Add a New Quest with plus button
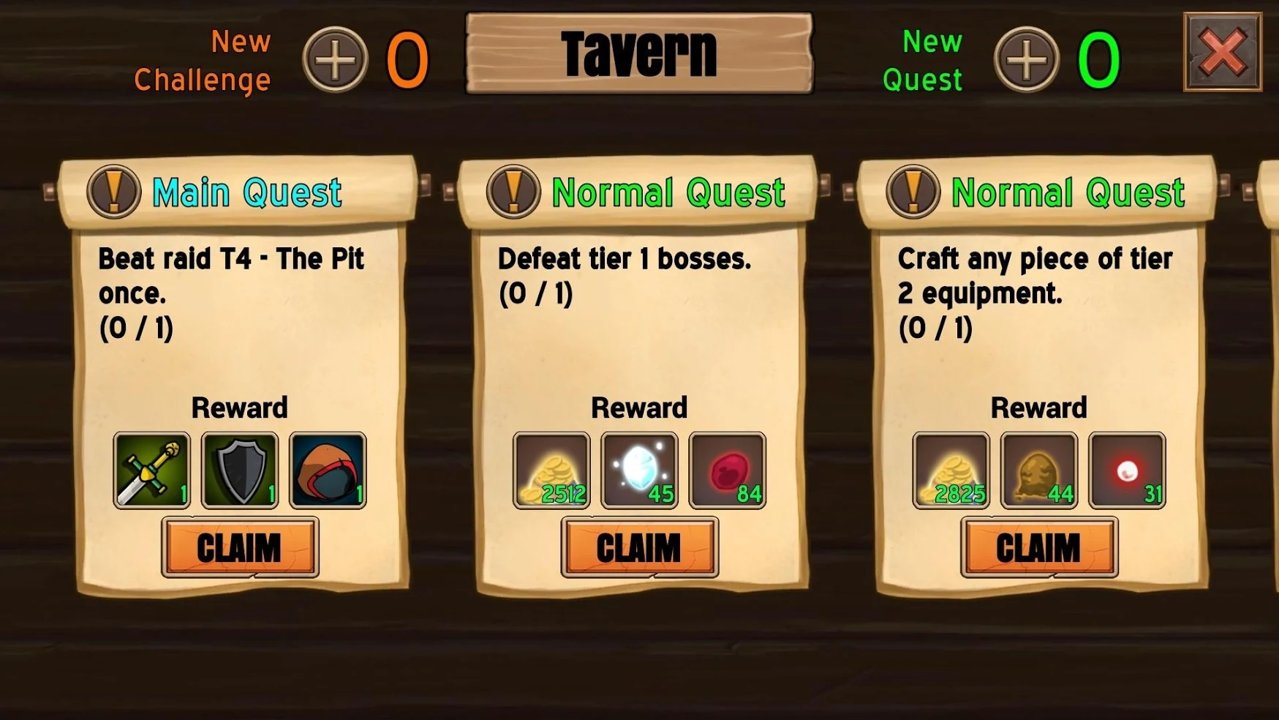Viewport: 1279px width, 720px height. [x=1026, y=60]
